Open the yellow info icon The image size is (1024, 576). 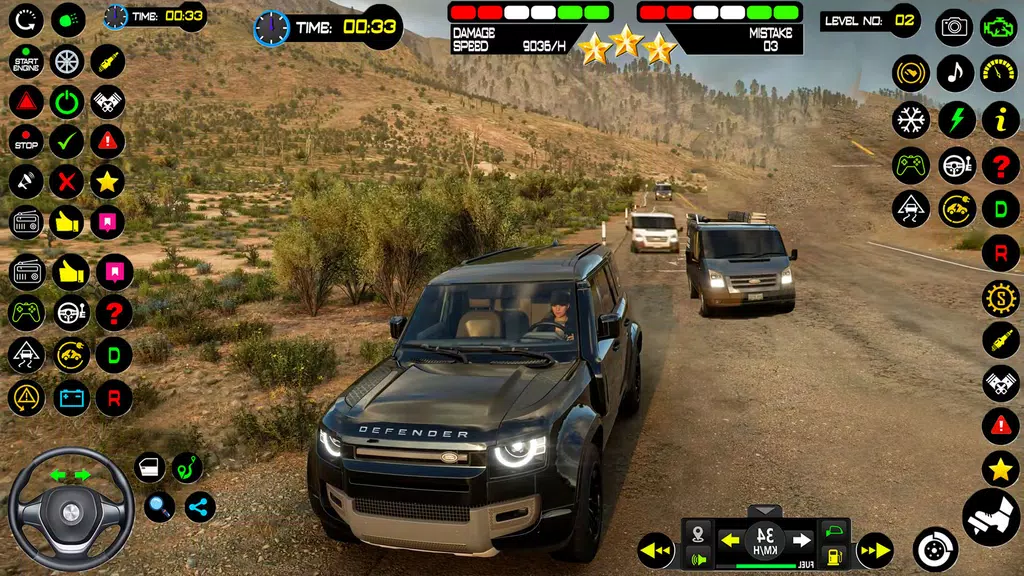[x=1000, y=120]
